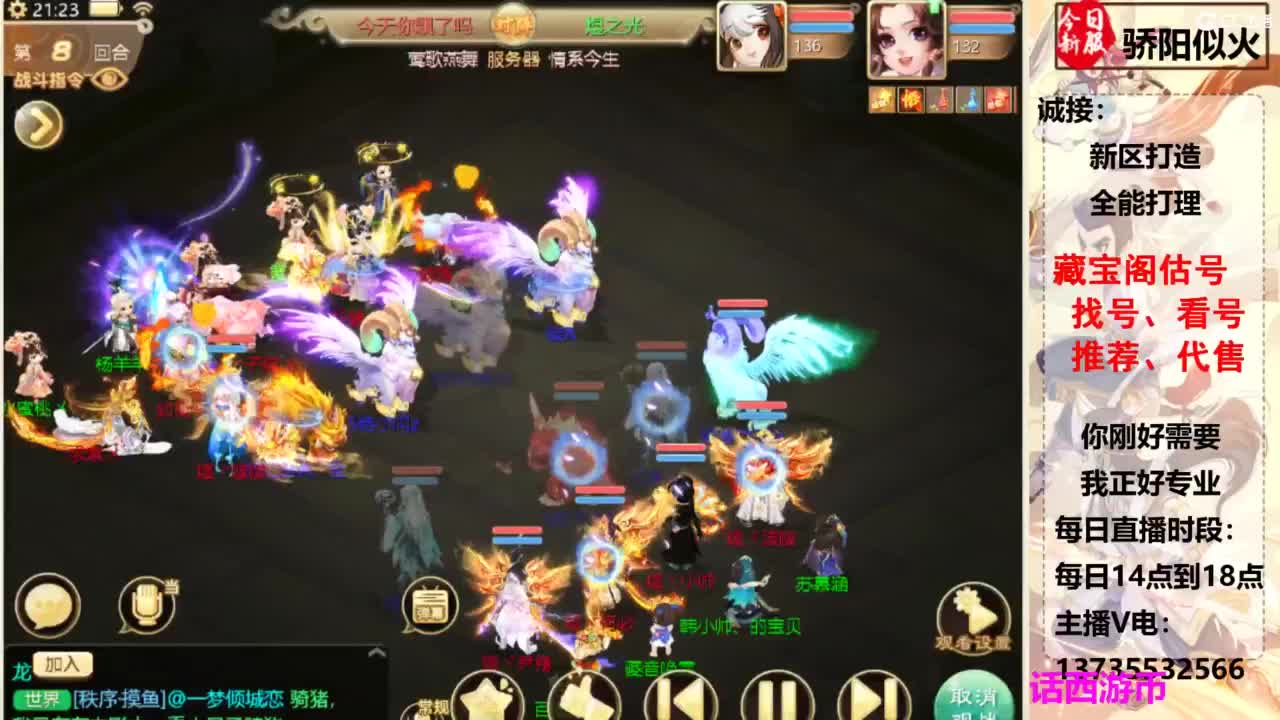Click the character portrait showing 136
The height and width of the screenshot is (720, 1280).
tap(752, 35)
